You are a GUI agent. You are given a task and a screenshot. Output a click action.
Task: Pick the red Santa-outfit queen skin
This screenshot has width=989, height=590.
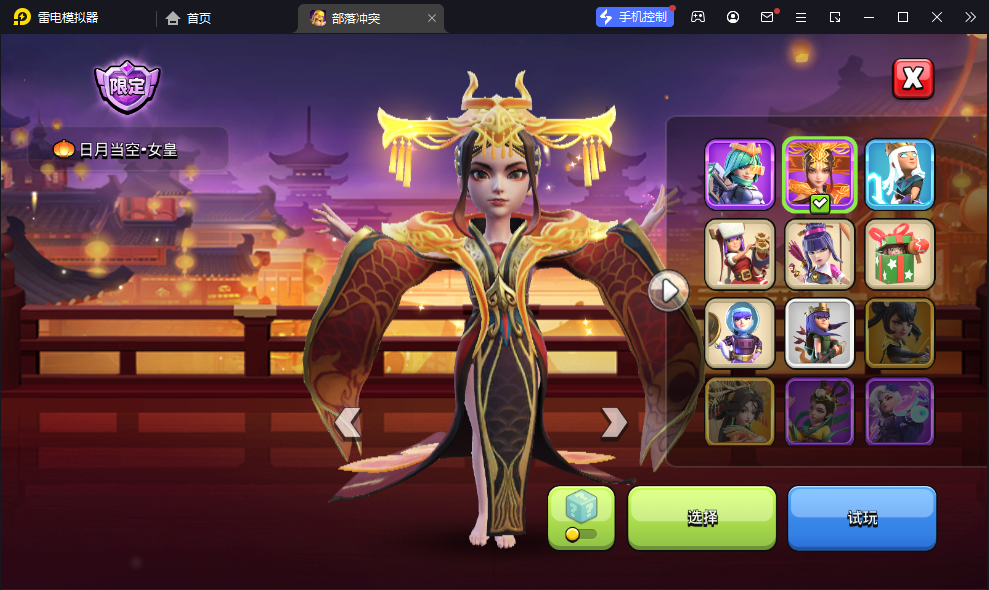pos(740,254)
